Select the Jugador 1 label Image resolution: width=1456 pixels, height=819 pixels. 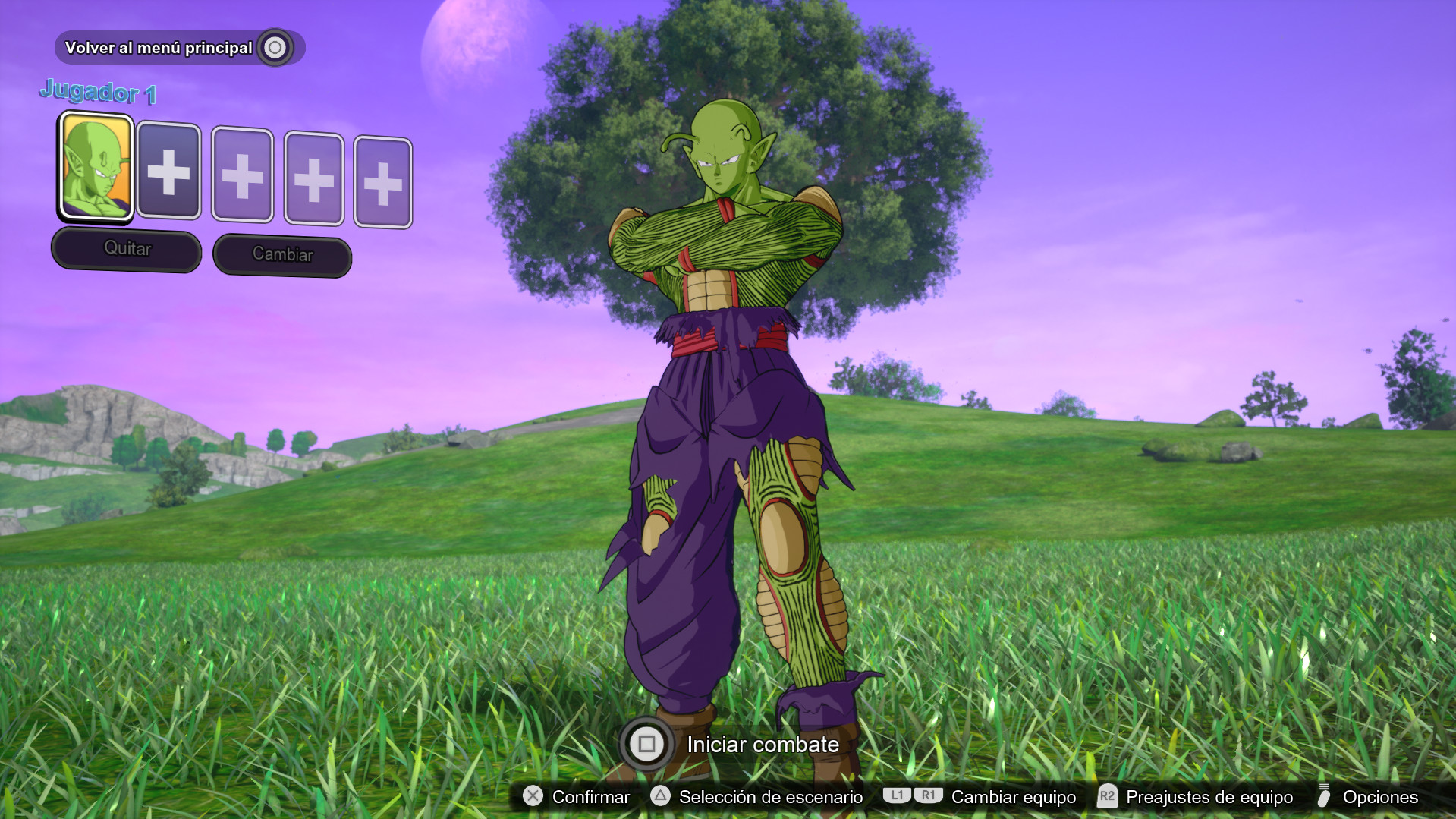[x=99, y=93]
